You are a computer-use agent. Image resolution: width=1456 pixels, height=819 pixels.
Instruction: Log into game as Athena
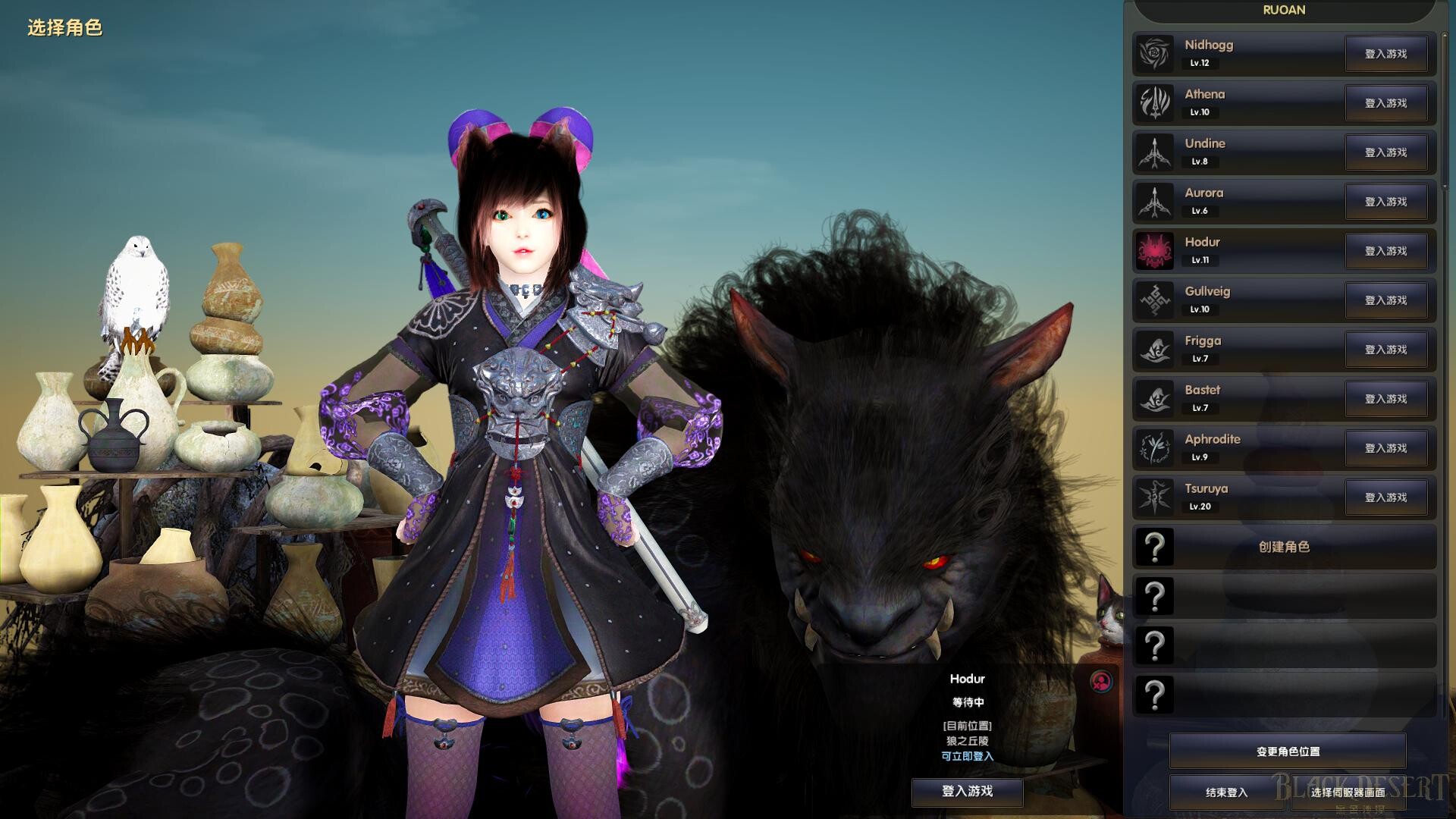click(1385, 103)
